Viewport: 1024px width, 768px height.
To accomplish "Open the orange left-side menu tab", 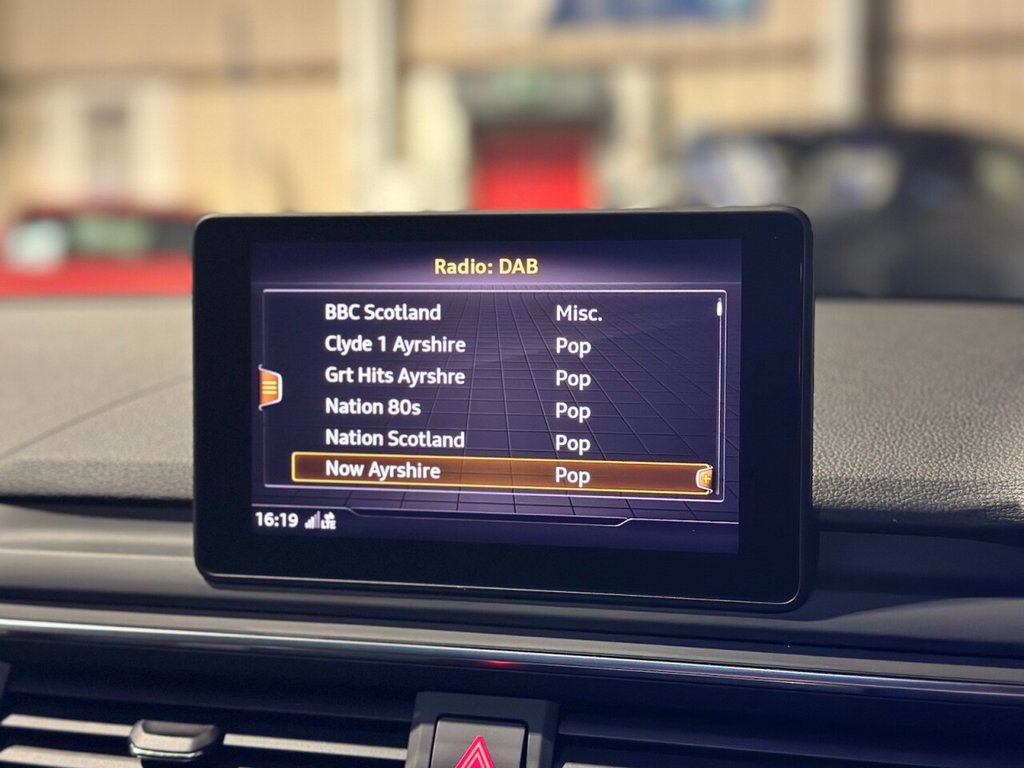I will click(x=270, y=387).
